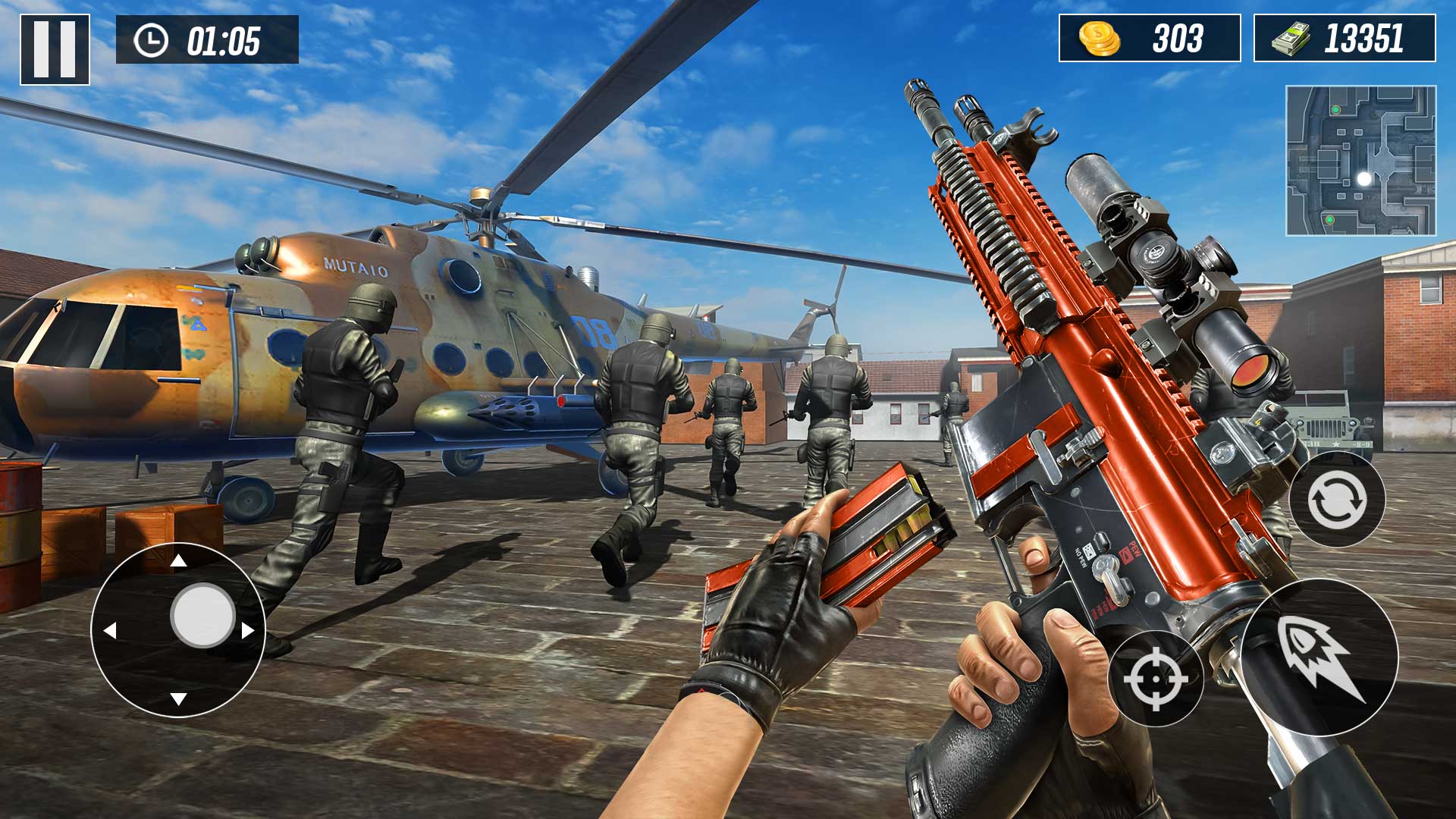This screenshot has height=819, width=1456.
Task: Expand the minimap for a larger view
Action: (1361, 161)
